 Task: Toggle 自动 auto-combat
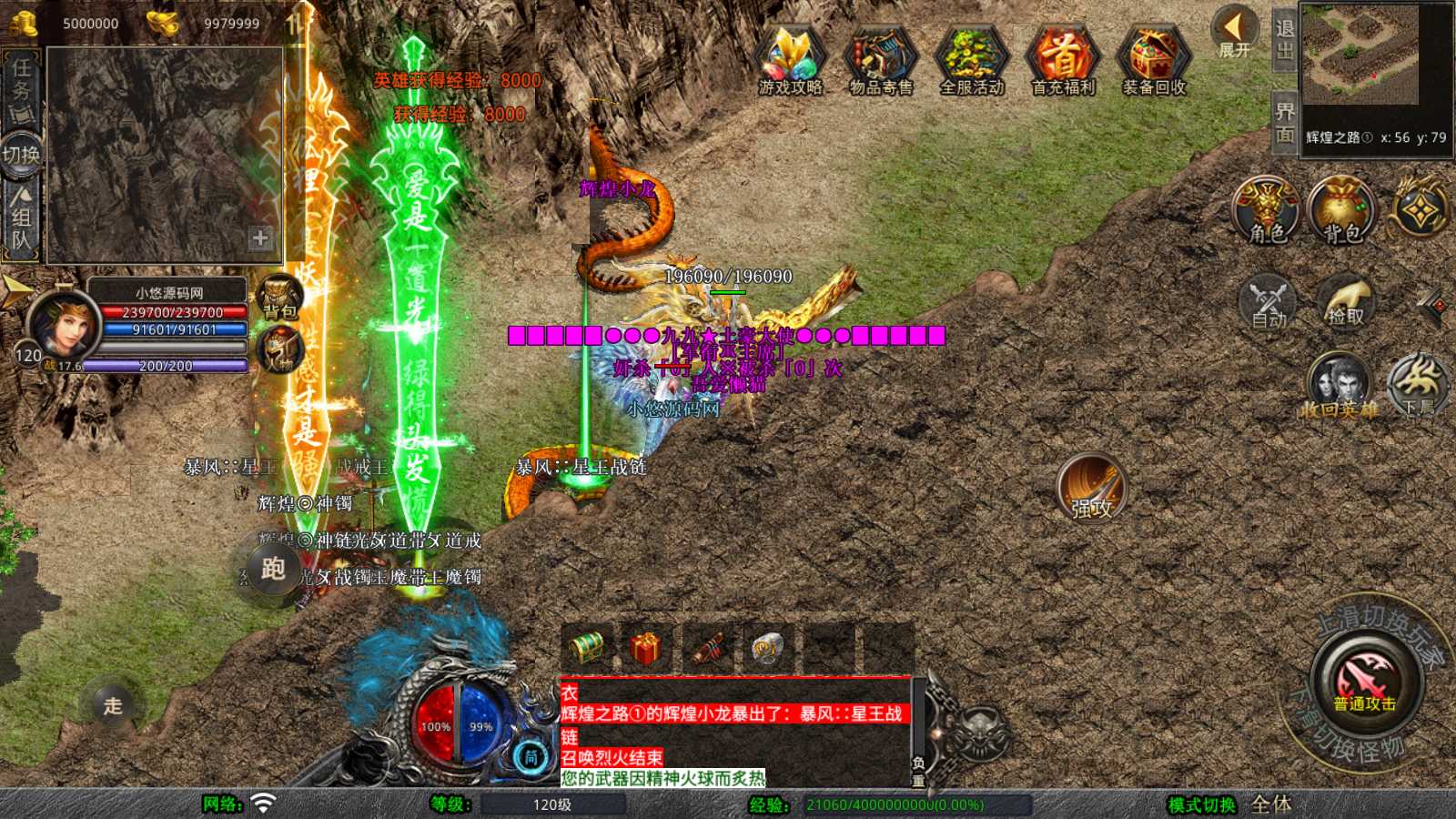1268,302
